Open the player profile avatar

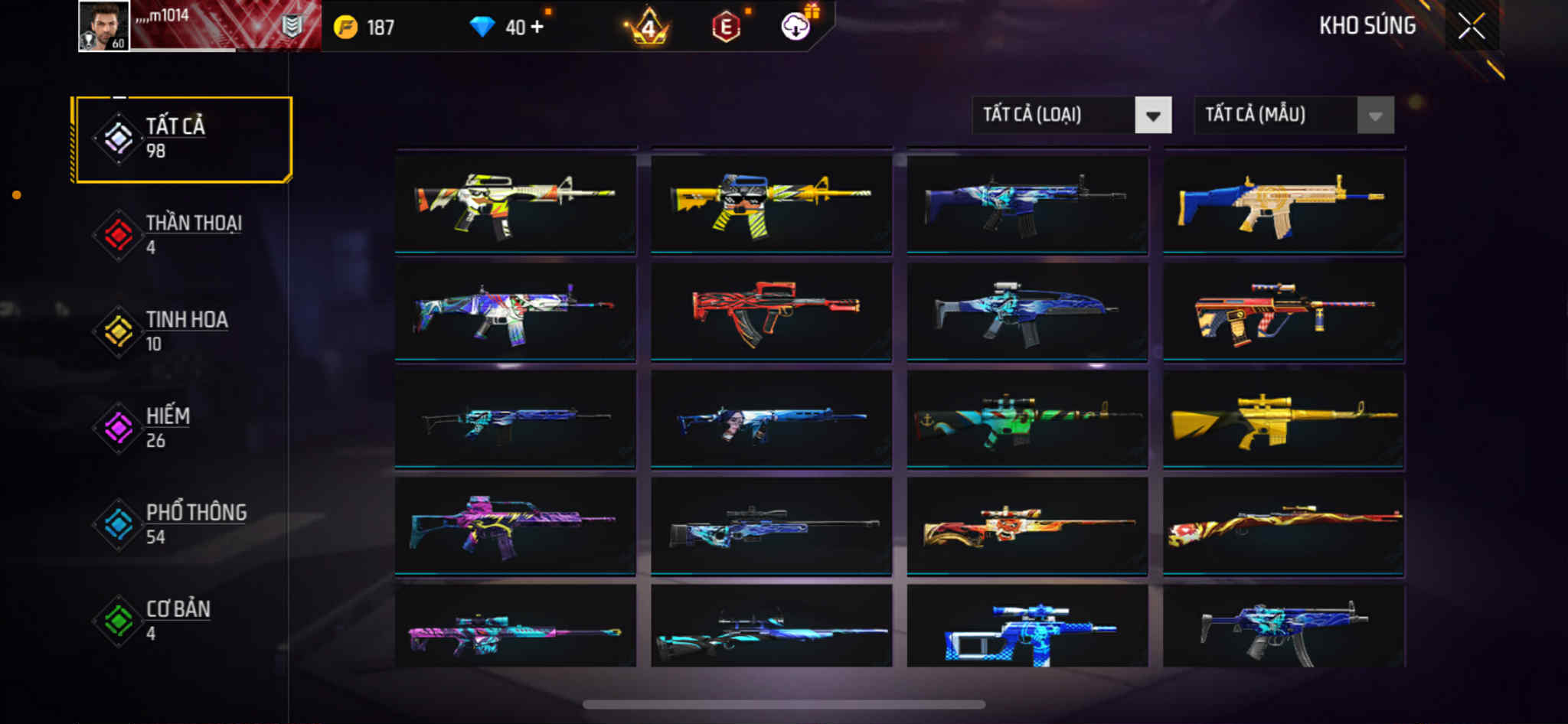pos(104,26)
